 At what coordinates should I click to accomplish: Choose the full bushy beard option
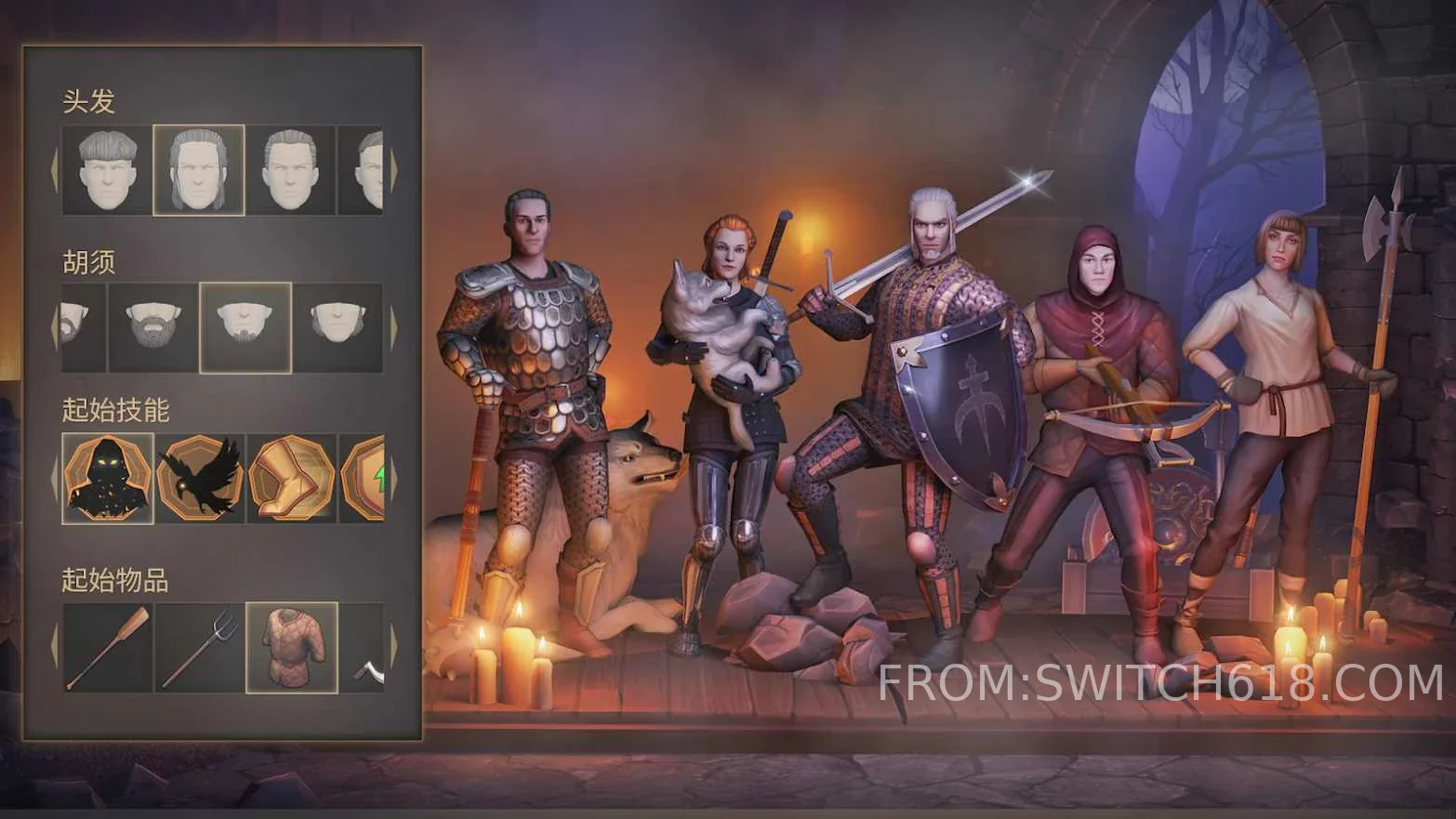[153, 327]
